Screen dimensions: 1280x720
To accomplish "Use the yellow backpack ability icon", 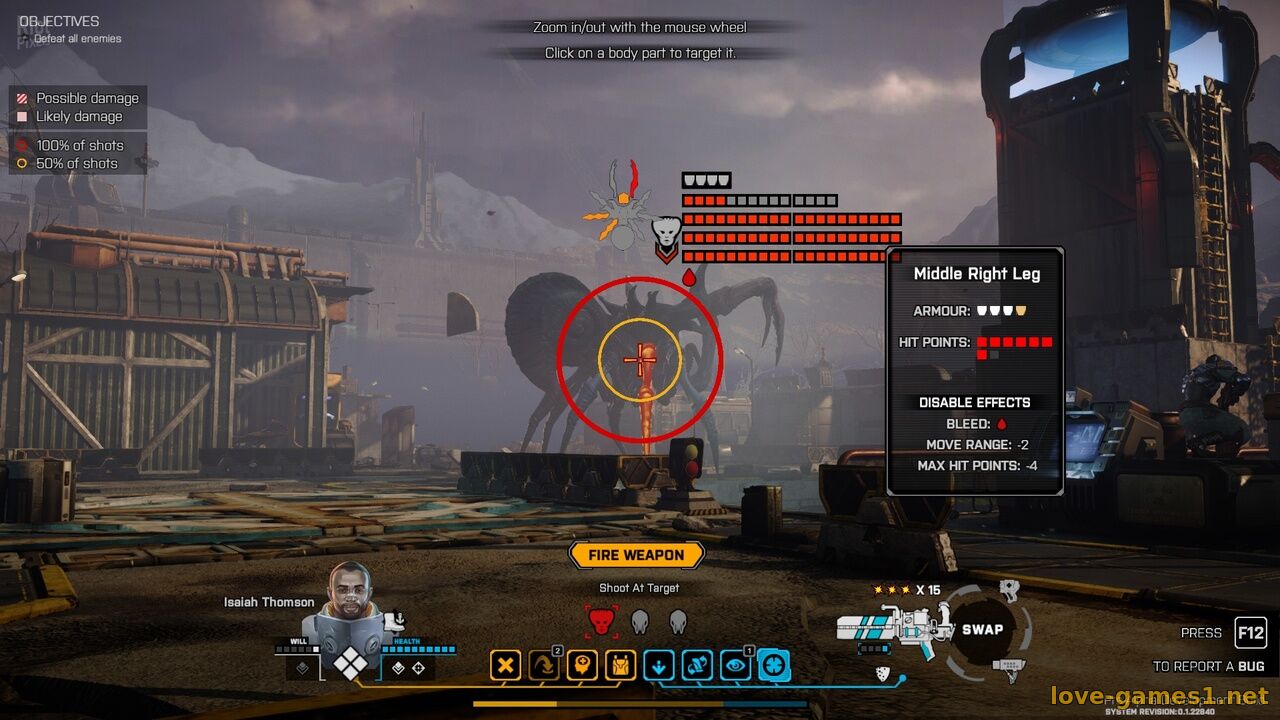I will 620,665.
